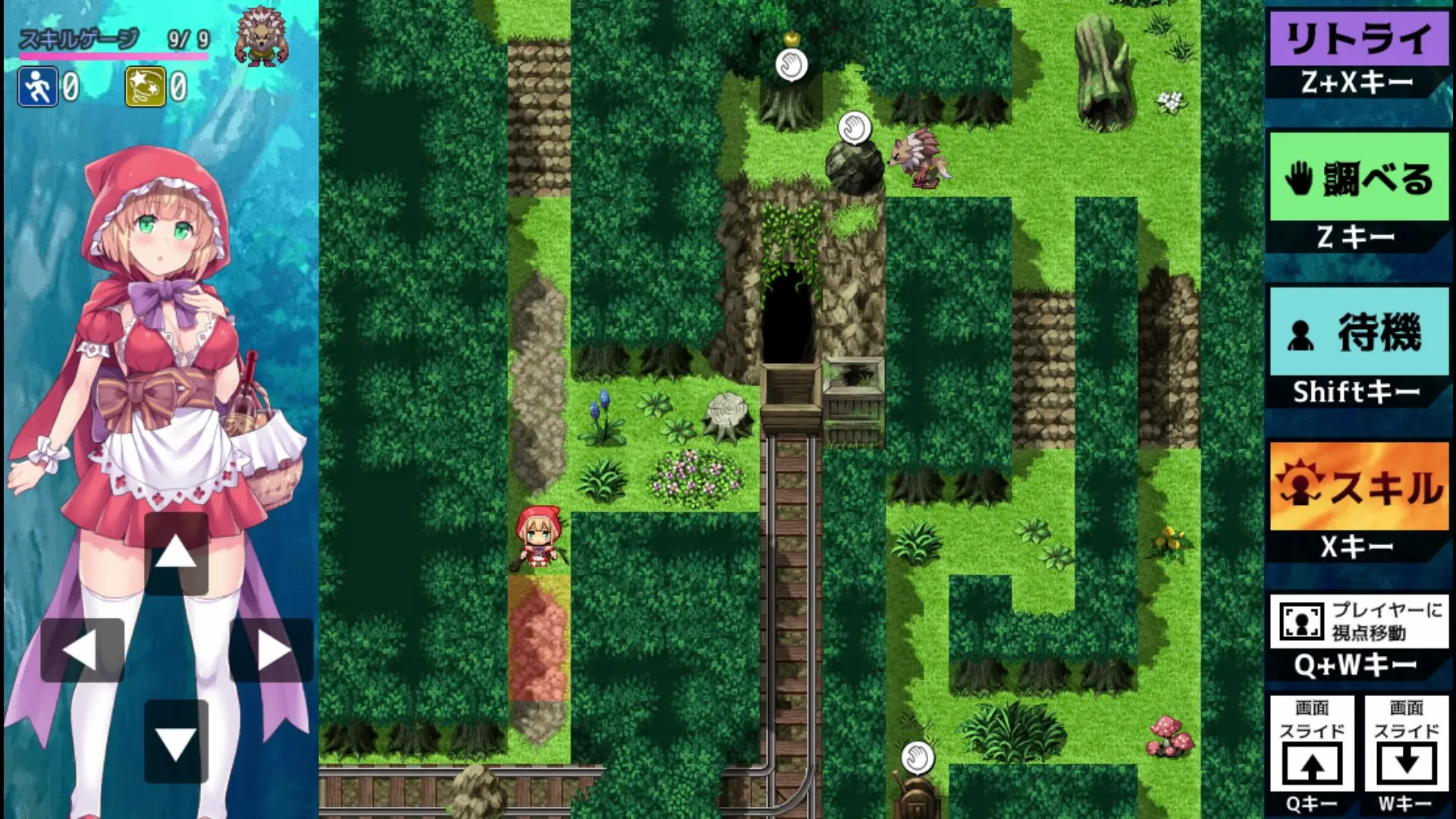Use the スキル skill button
This screenshot has width=1456, height=819.
pyautogui.click(x=1359, y=487)
